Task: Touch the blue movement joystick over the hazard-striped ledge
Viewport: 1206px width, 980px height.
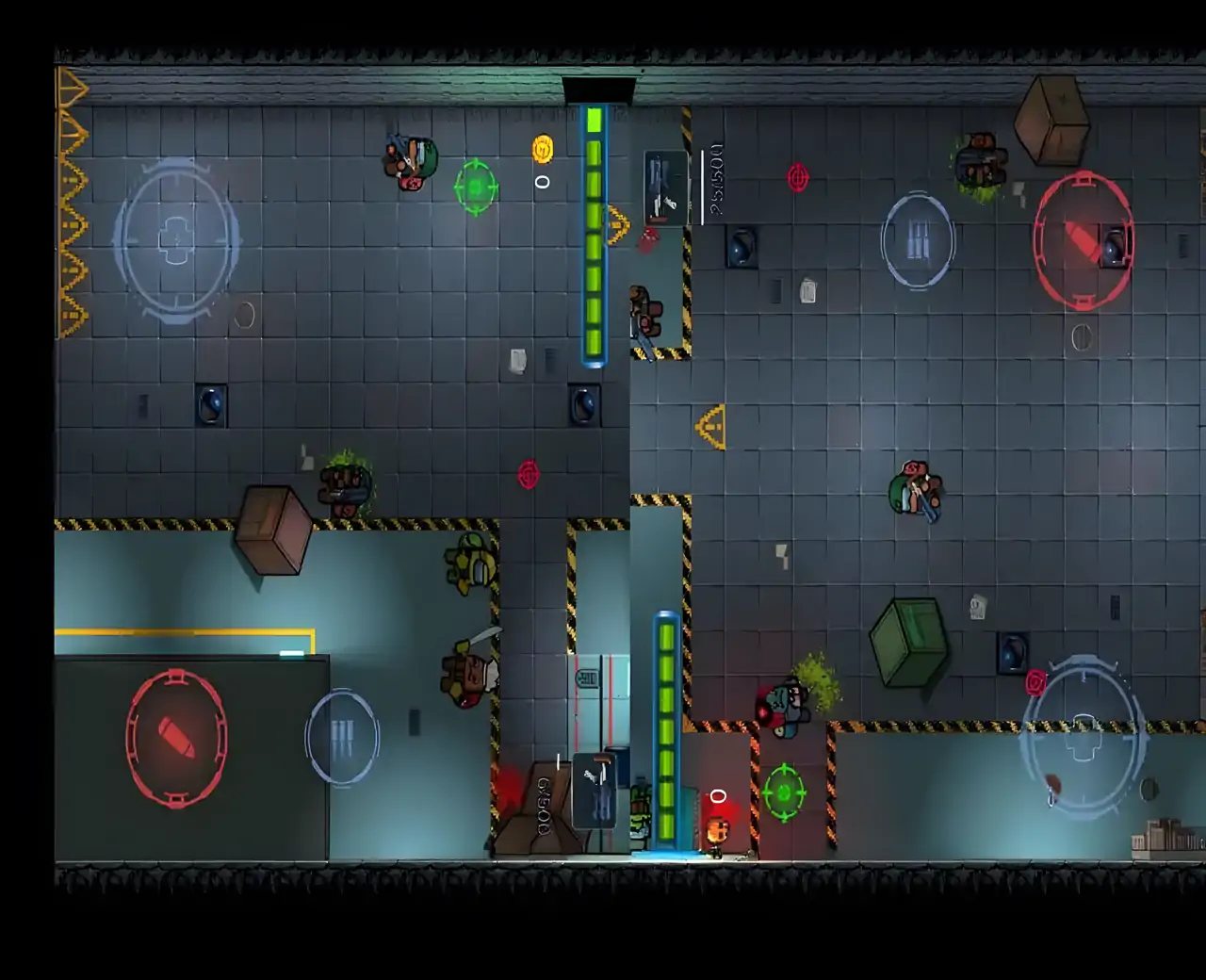Action: click(x=1083, y=738)
